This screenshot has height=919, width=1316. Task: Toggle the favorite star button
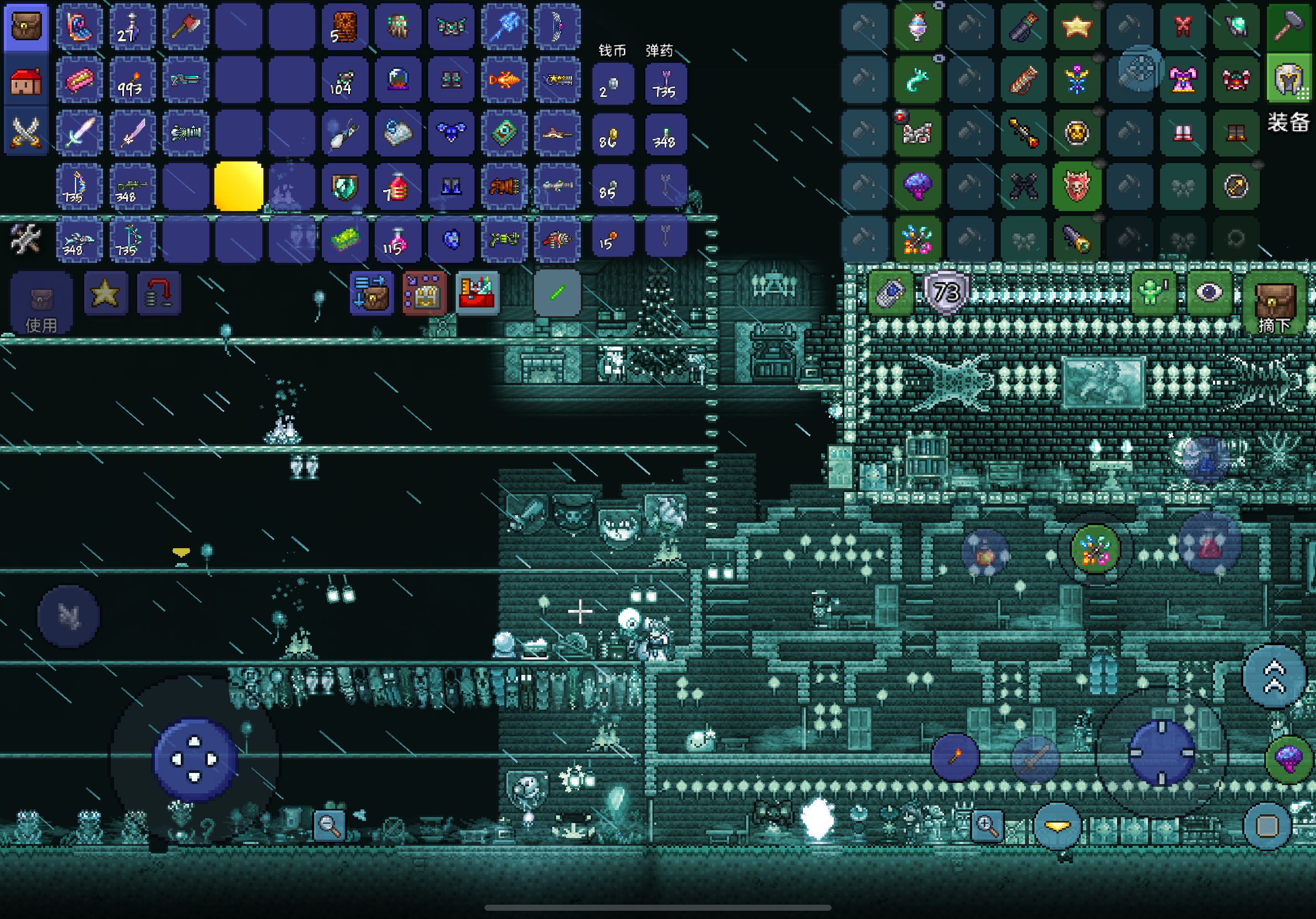point(105,293)
